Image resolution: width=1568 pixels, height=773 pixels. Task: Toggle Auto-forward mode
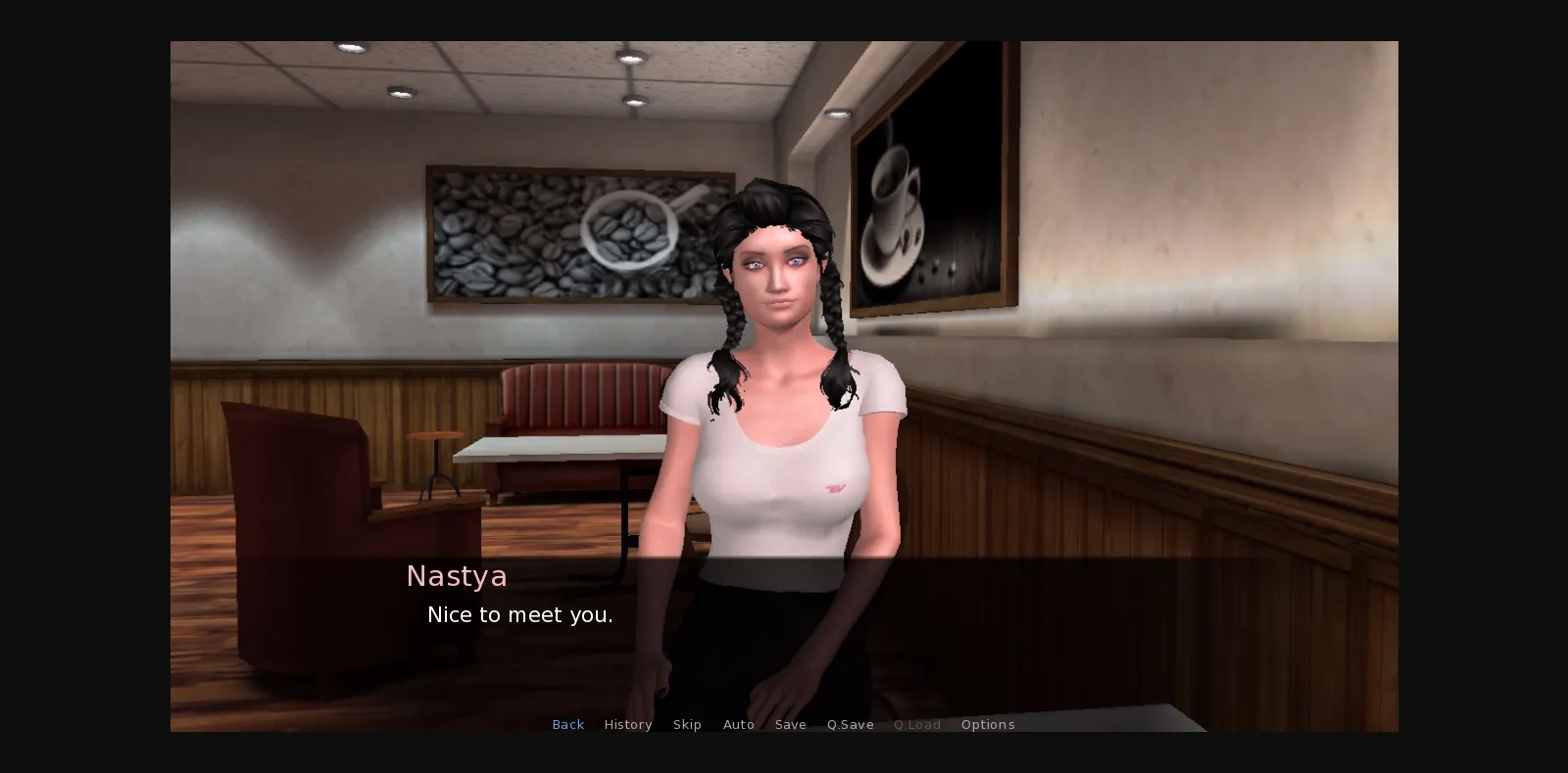pos(739,724)
